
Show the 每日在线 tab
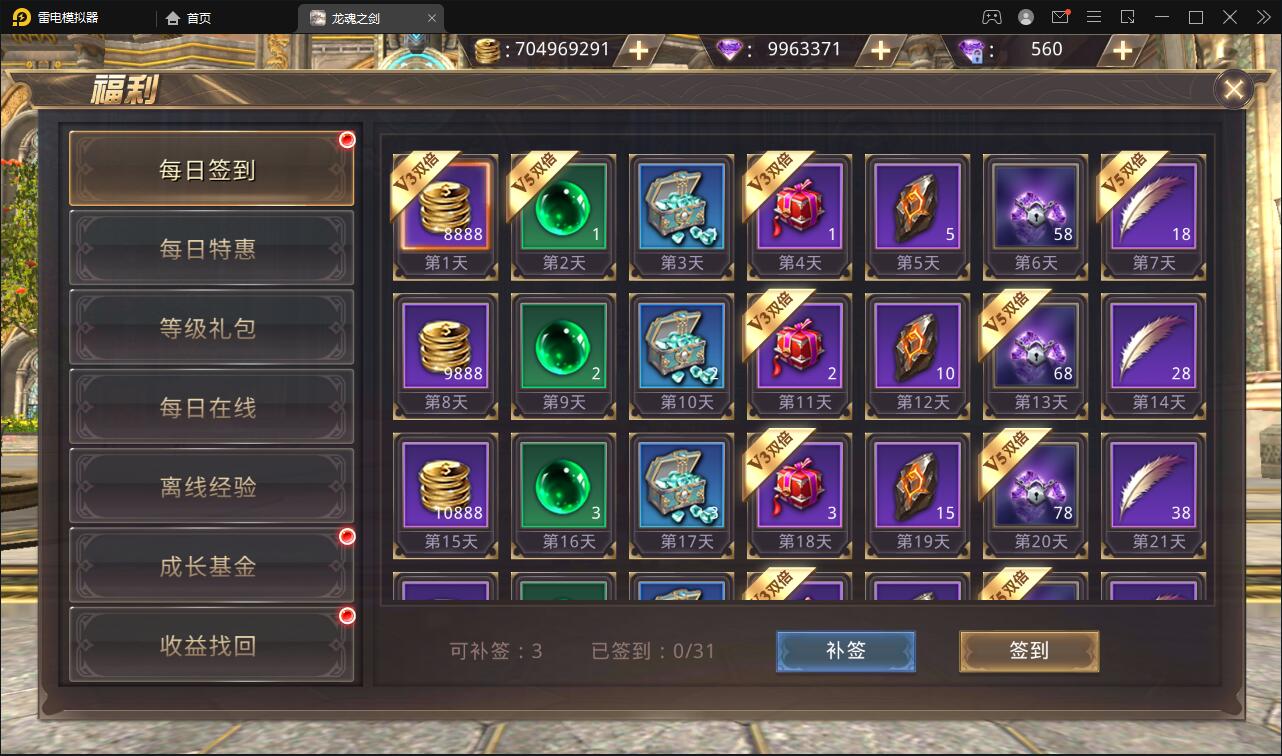210,407
